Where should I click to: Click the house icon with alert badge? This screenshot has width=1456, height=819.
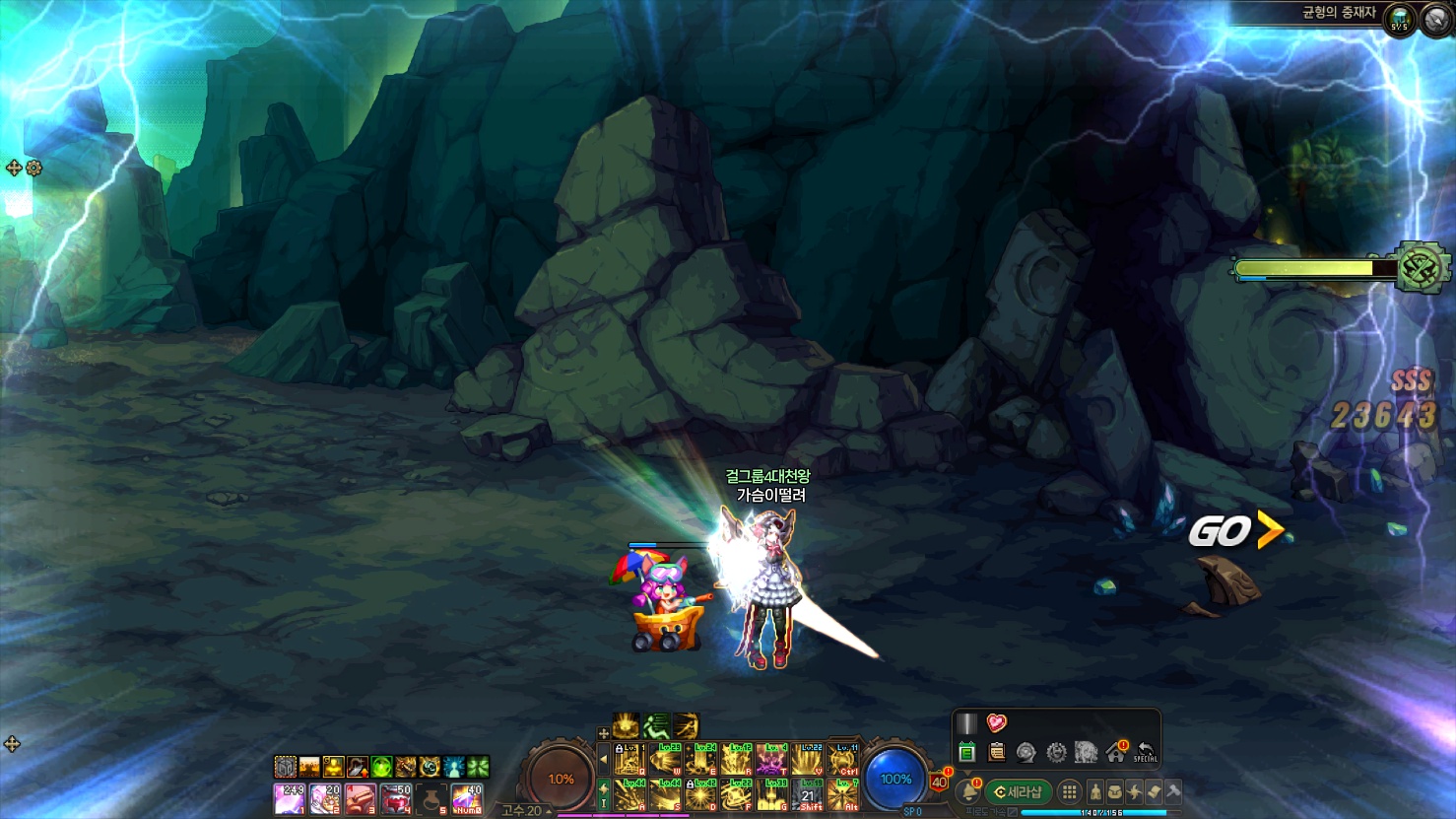point(1116,753)
